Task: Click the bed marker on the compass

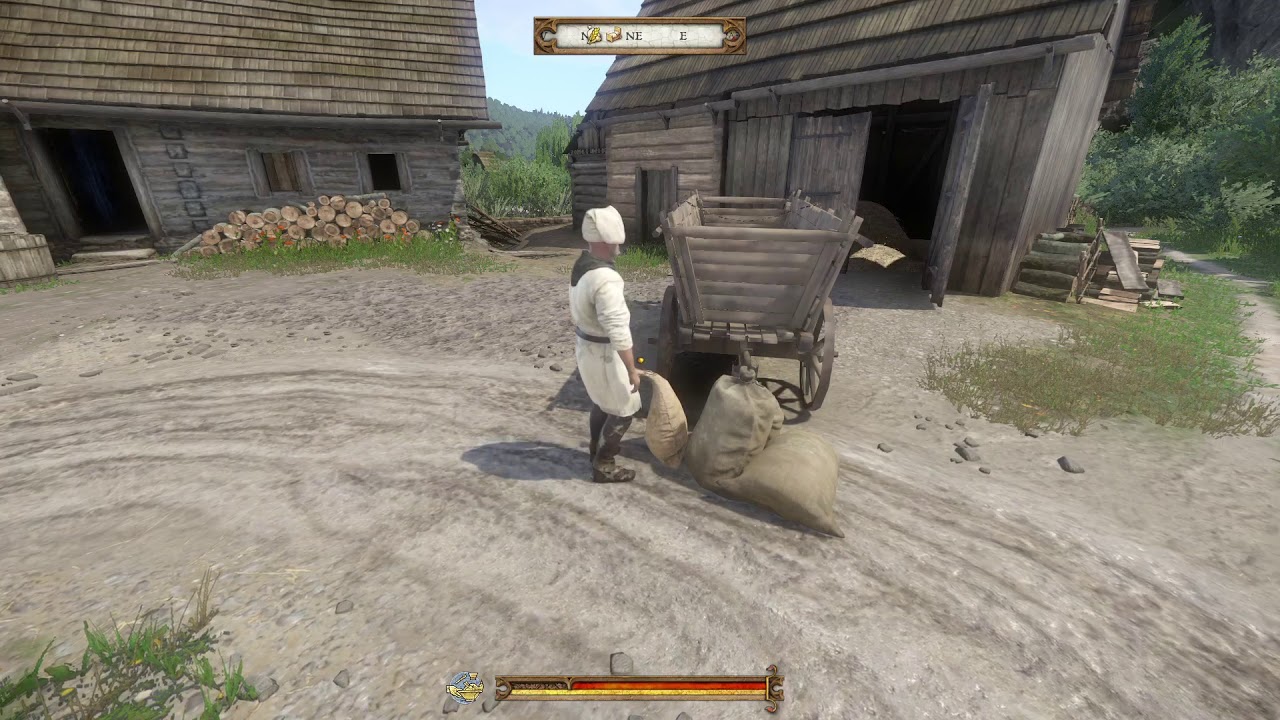Action: 613,36
